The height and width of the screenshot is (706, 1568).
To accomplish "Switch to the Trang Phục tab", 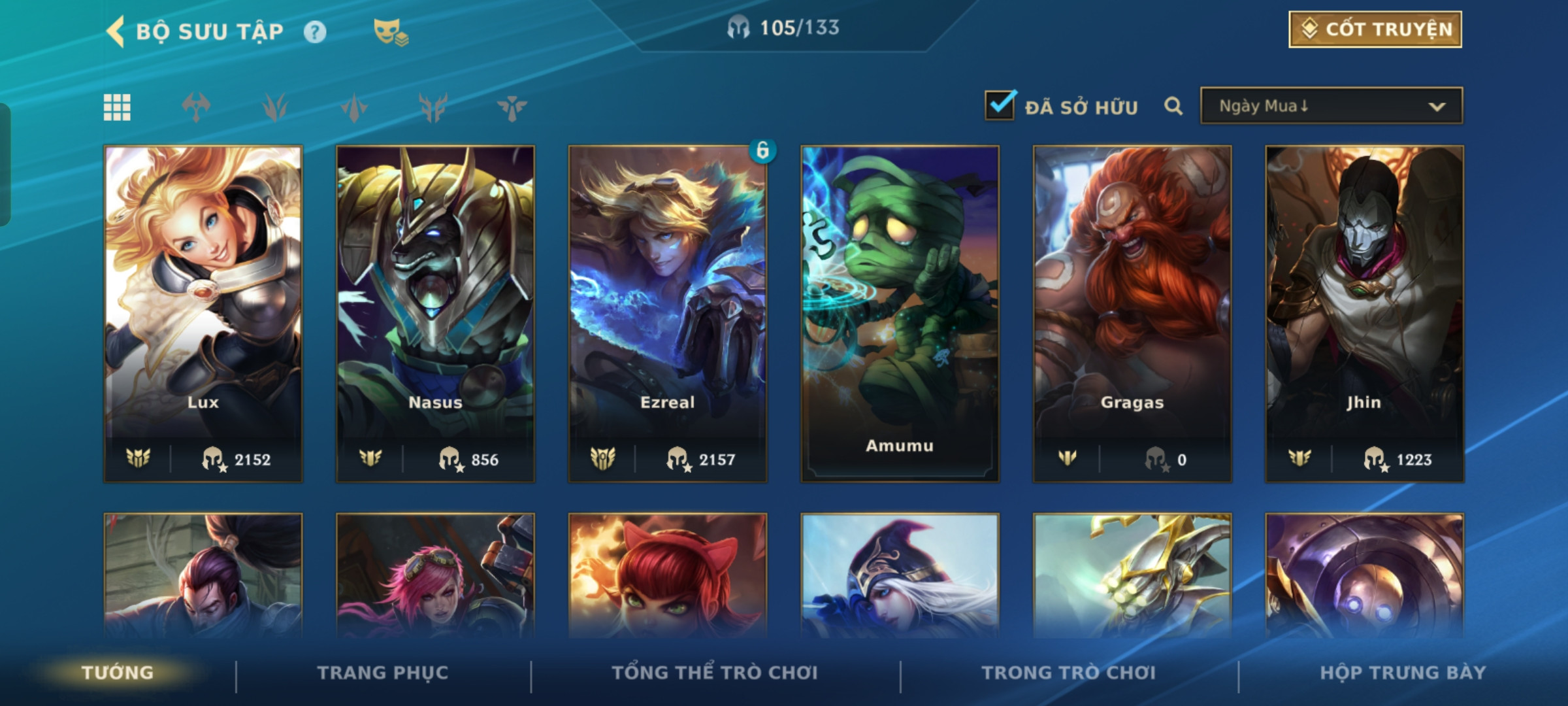I will pyautogui.click(x=383, y=673).
